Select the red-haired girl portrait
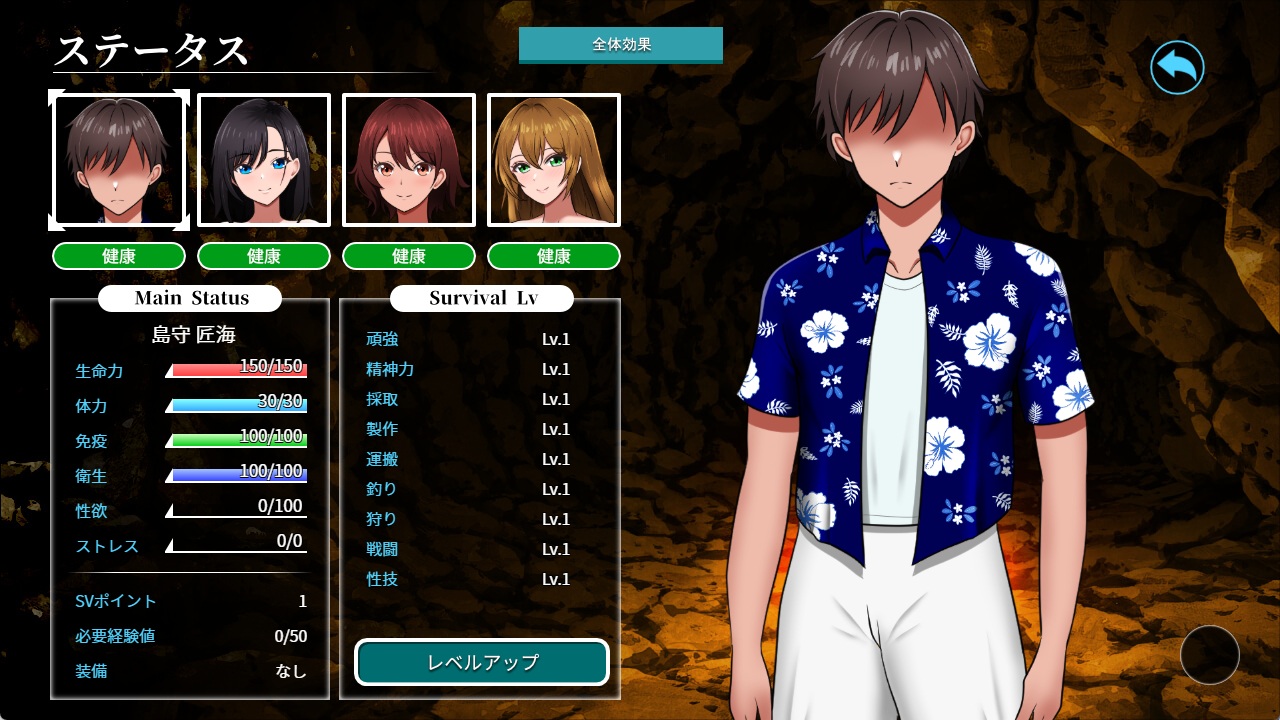 409,160
